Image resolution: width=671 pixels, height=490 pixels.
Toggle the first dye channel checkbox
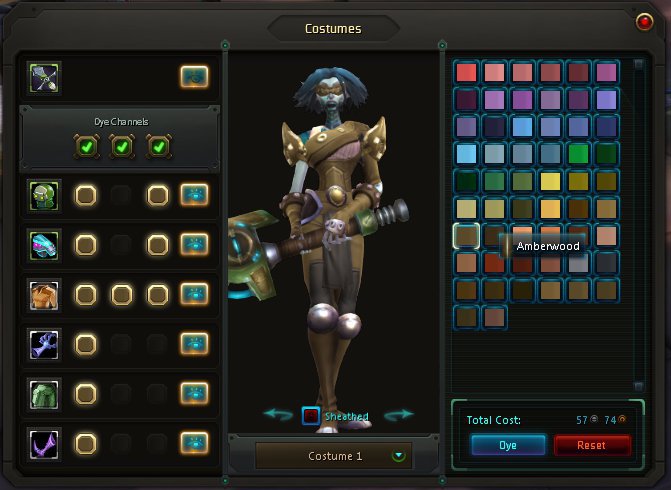(85, 148)
